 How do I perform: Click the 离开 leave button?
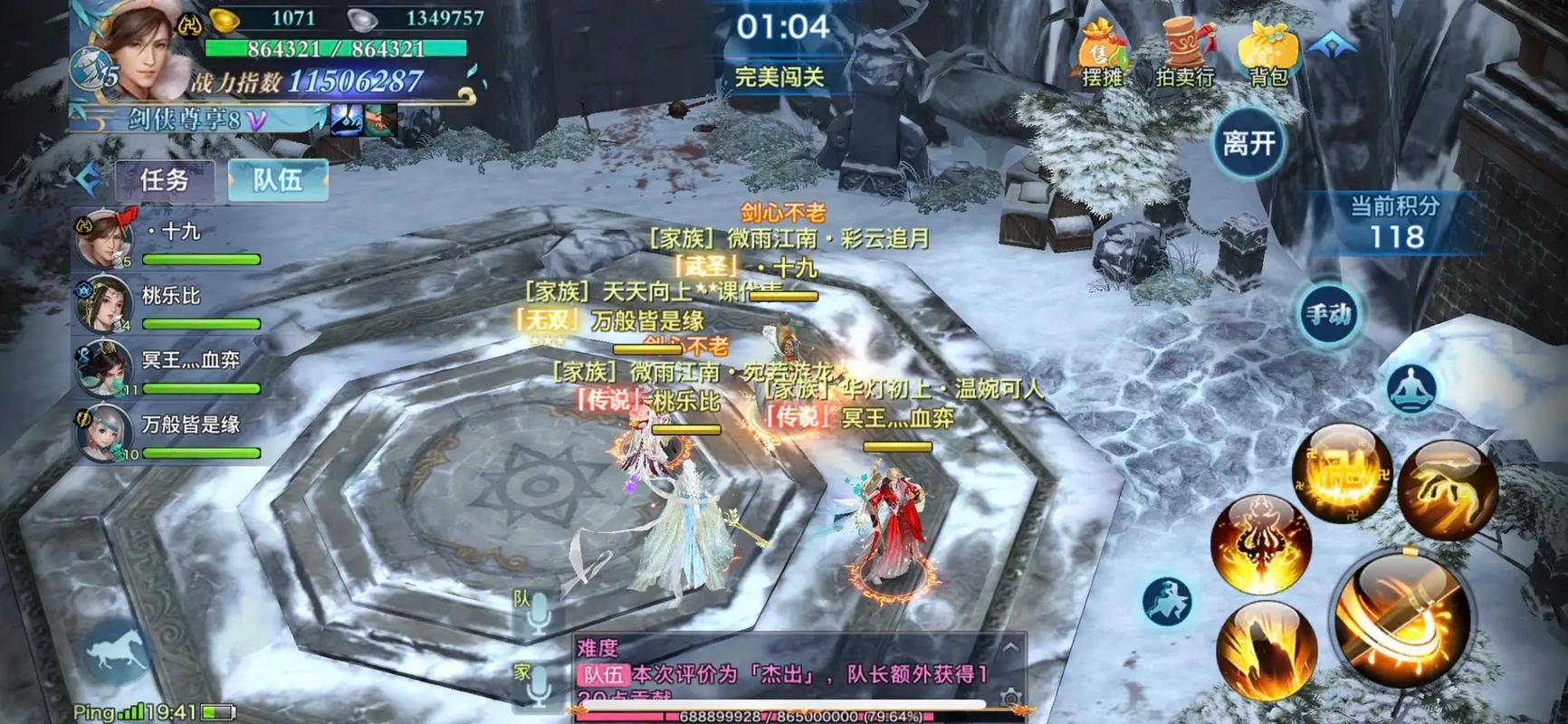[x=1249, y=143]
